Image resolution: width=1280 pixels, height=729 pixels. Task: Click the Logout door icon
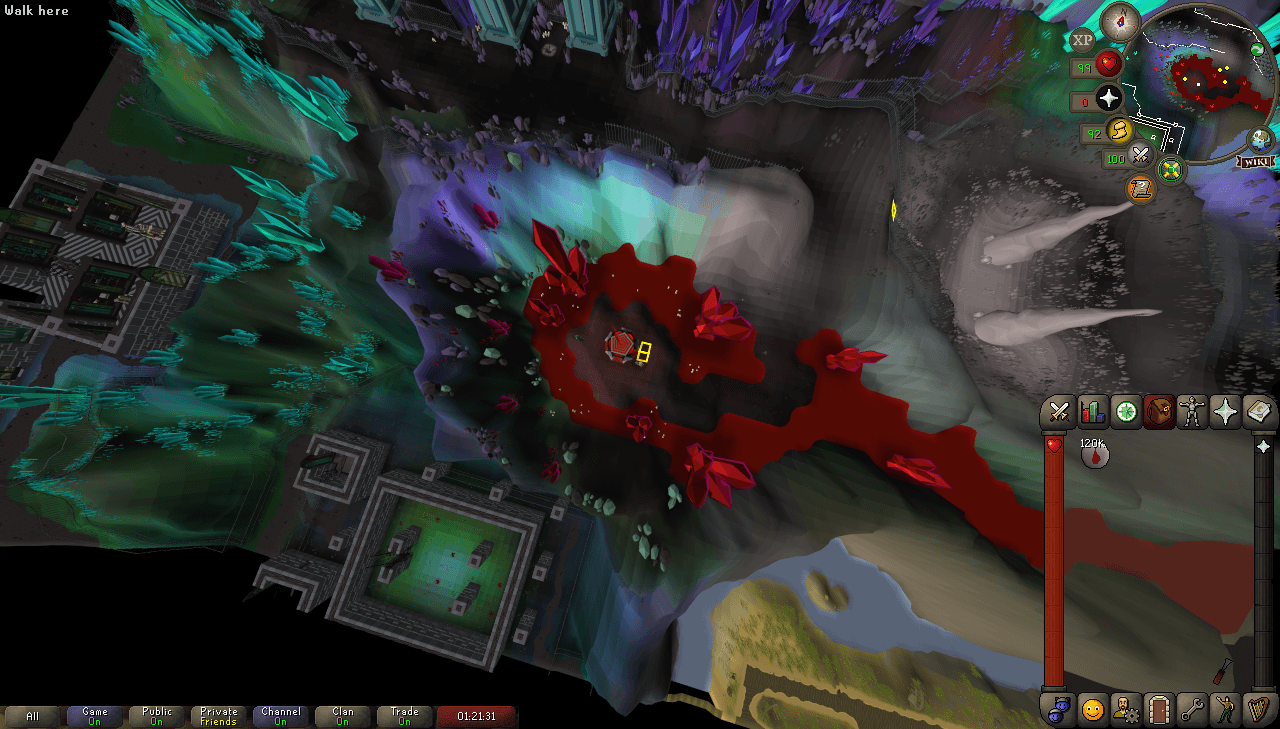pyautogui.click(x=1161, y=709)
